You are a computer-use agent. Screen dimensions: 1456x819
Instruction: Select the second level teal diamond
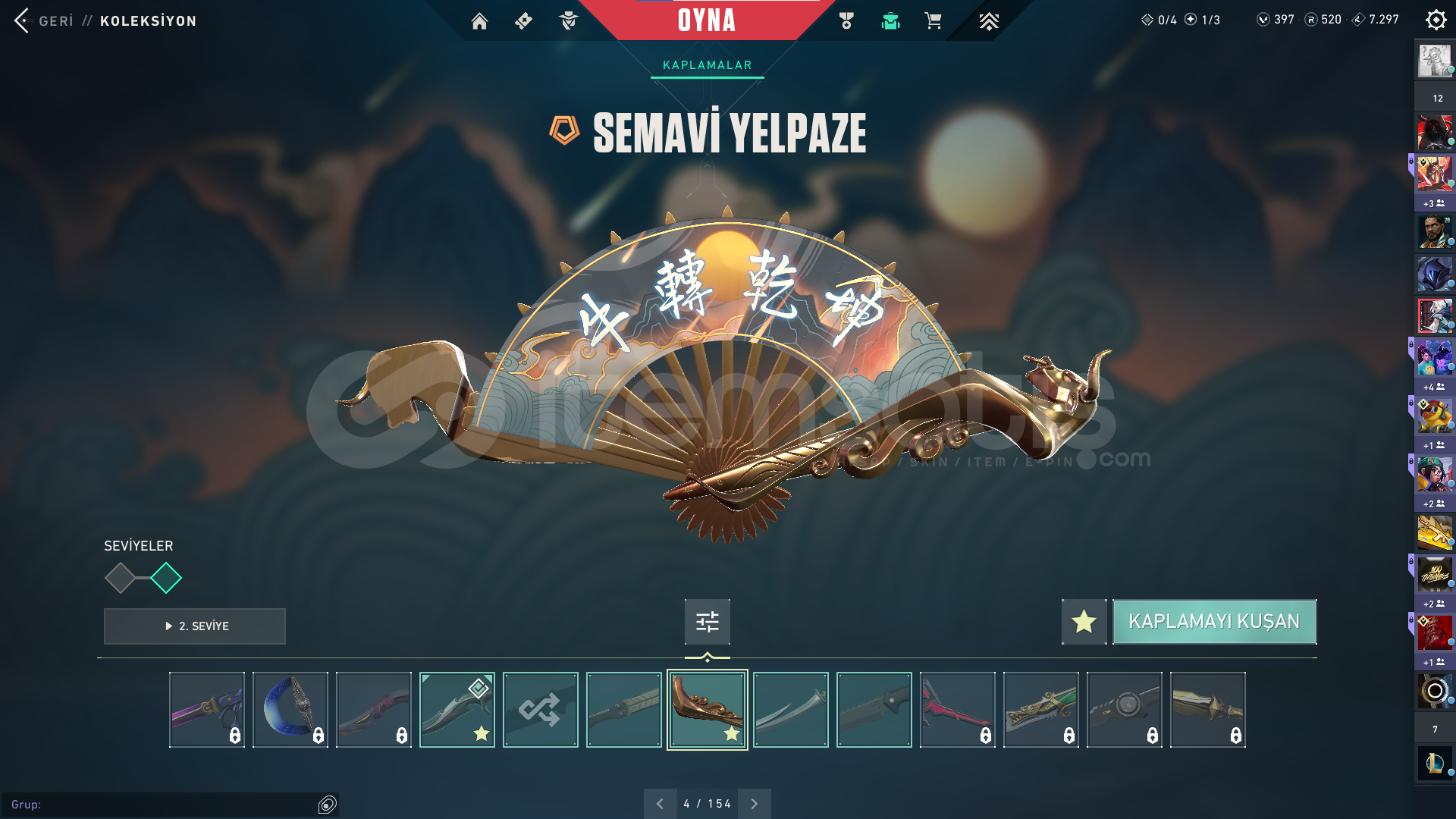[166, 578]
